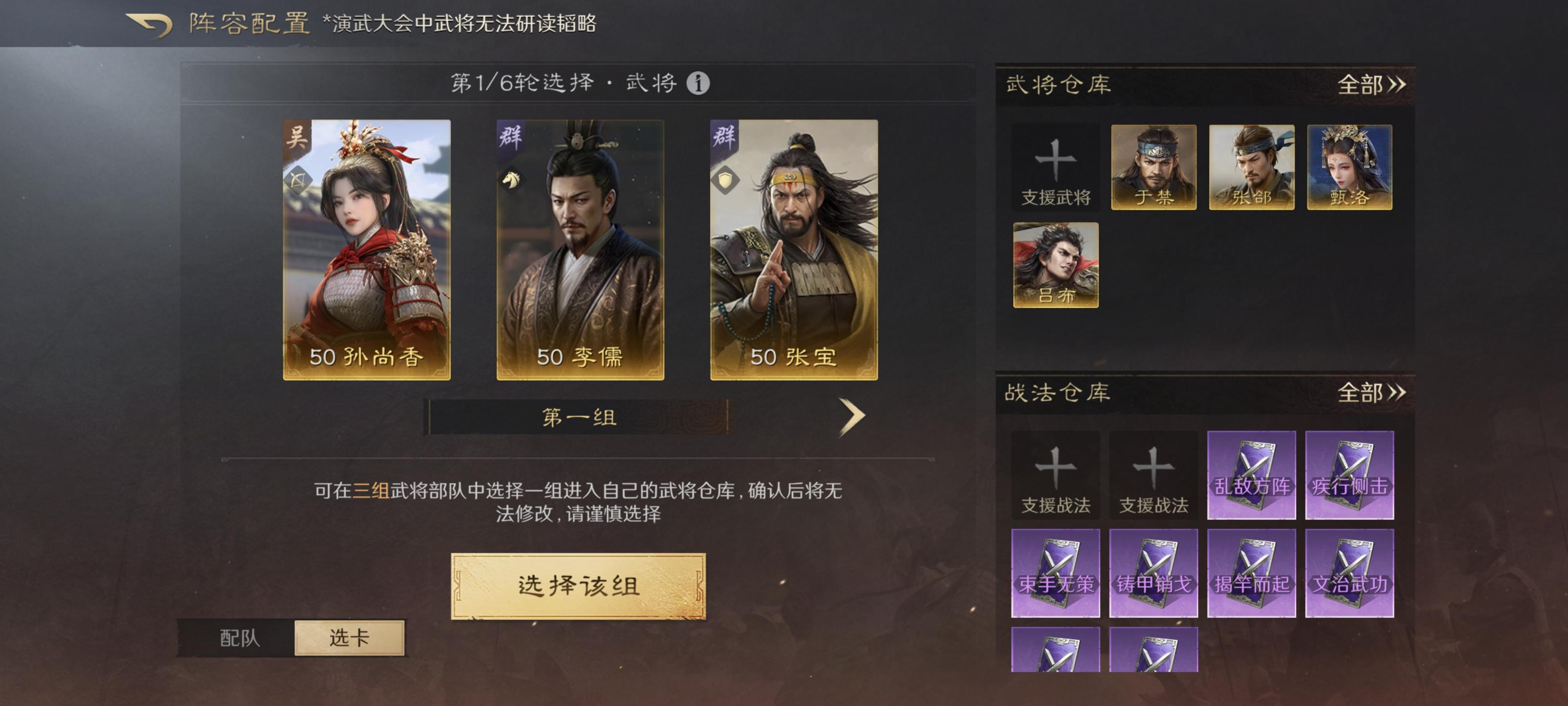
Task: Click the back arrow beside 阵容配置
Action: tap(148, 23)
